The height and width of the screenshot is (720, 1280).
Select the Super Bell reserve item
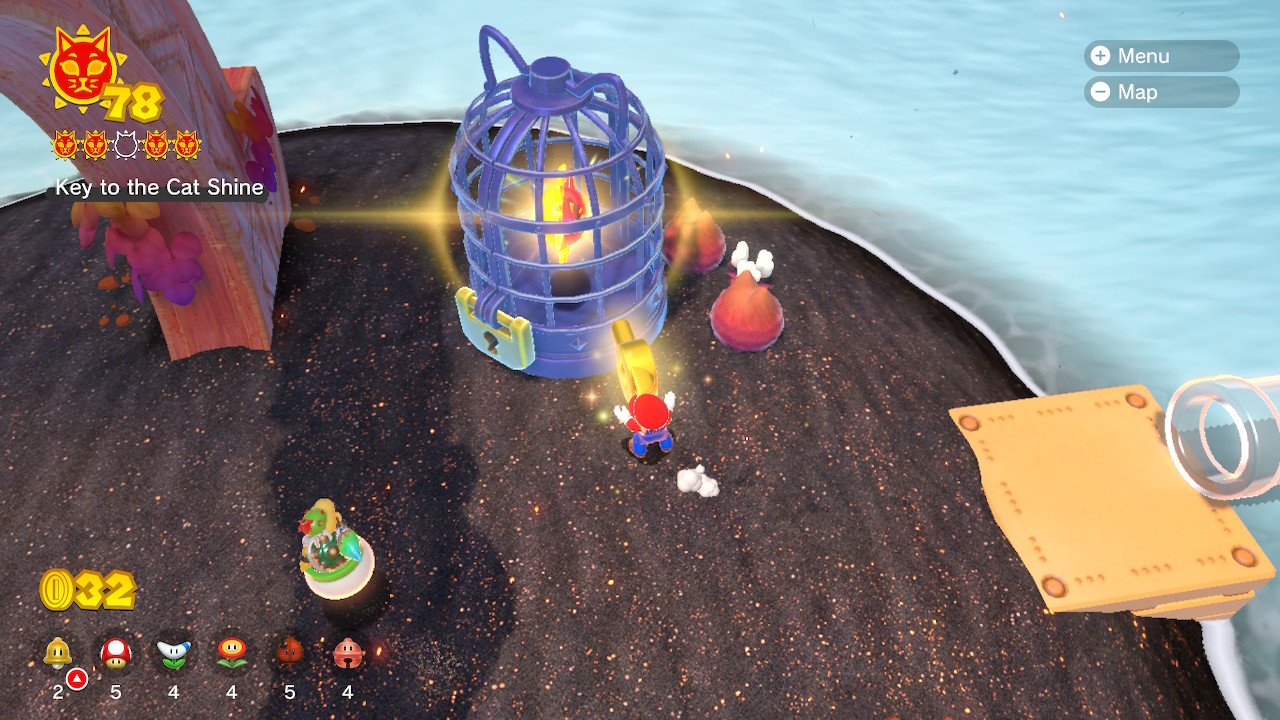58,654
